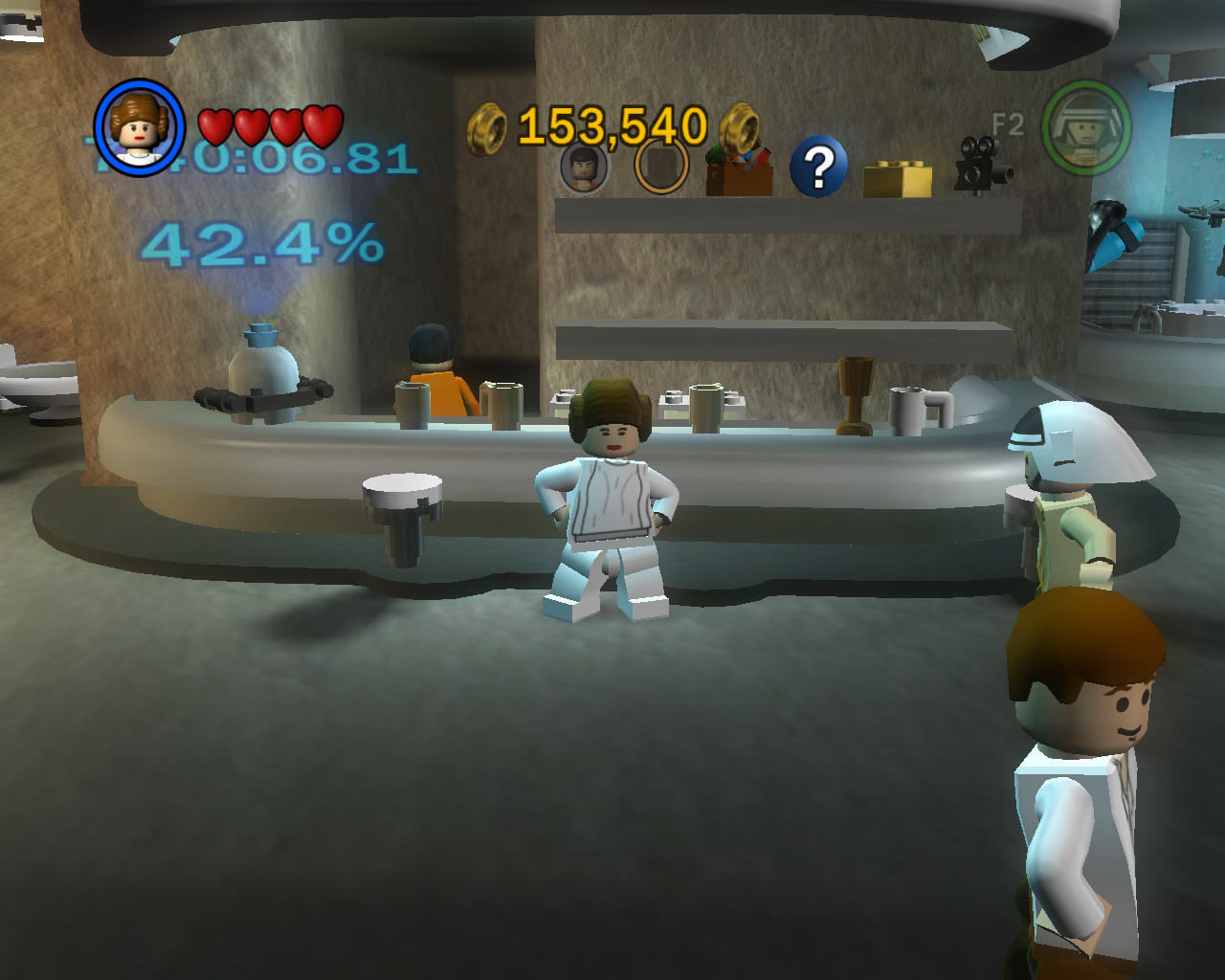Select the score 153,540 text

click(x=611, y=125)
